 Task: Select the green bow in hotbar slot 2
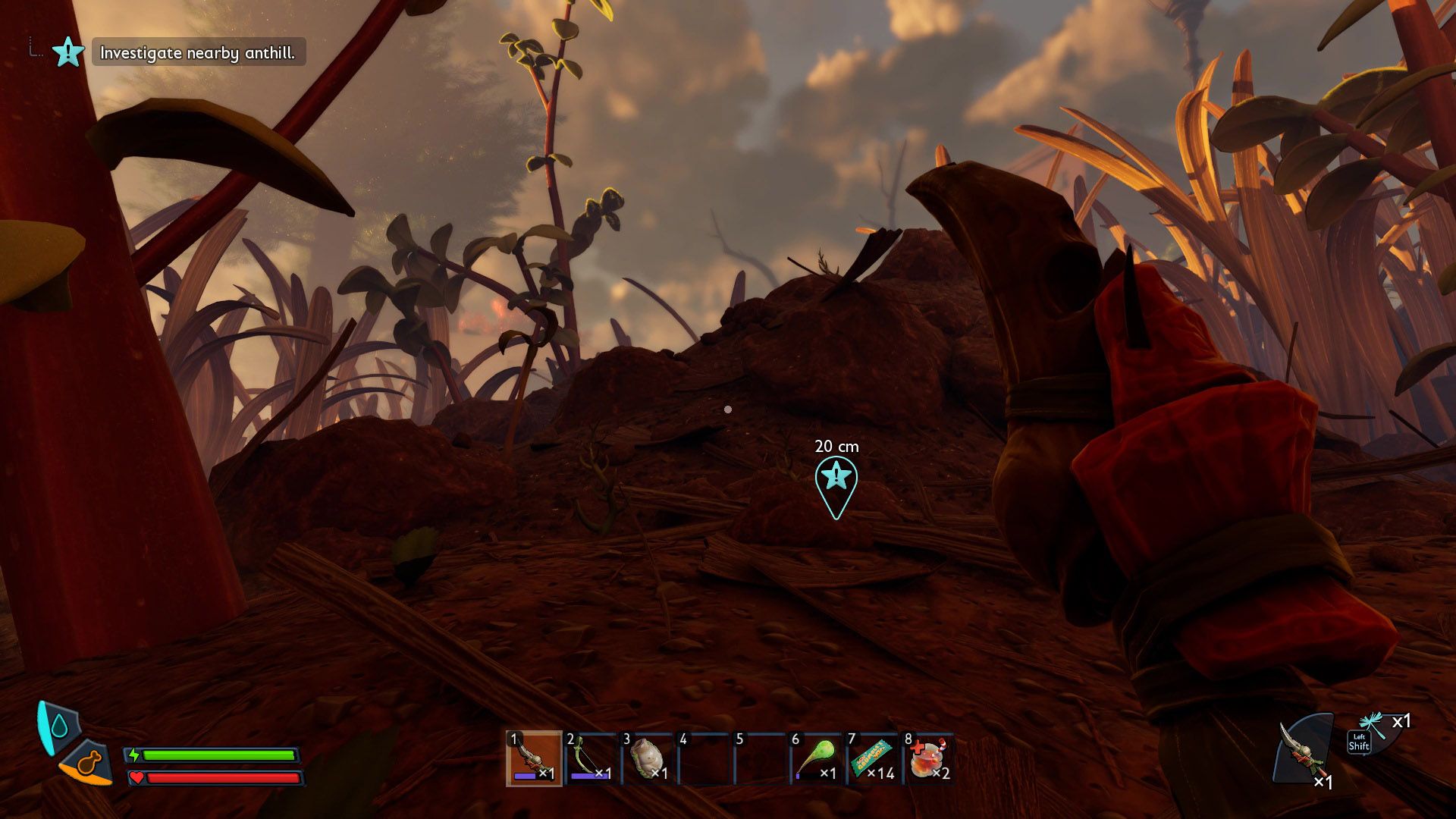pyautogui.click(x=591, y=758)
